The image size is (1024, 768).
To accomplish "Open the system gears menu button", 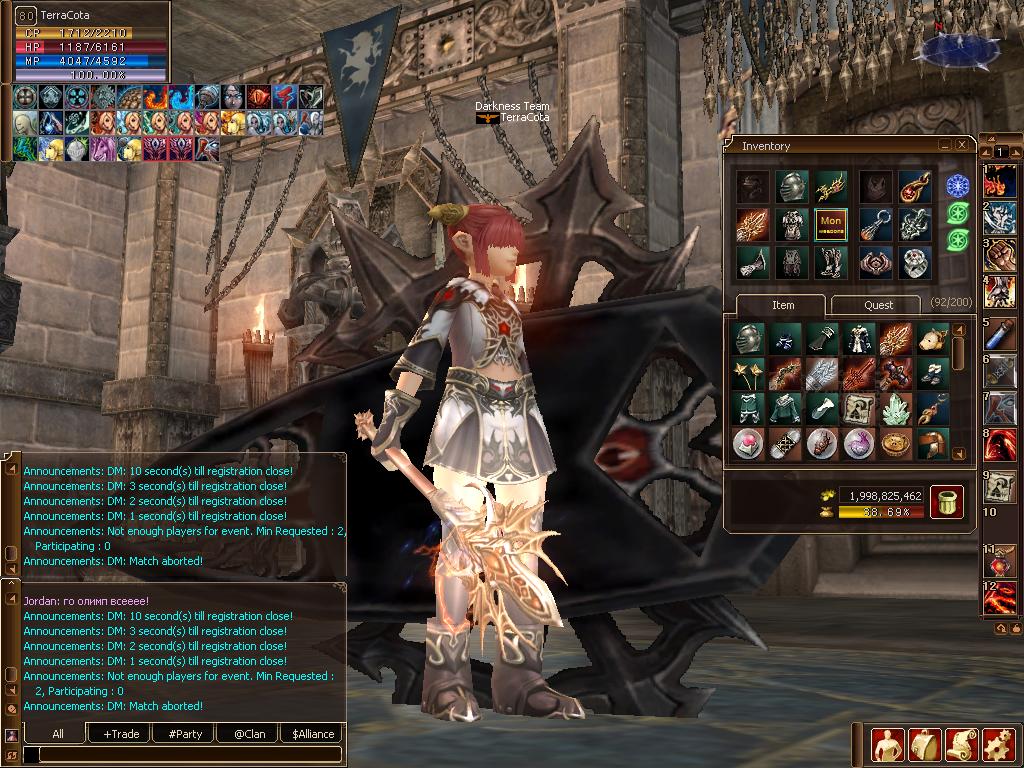I will (x=998, y=744).
